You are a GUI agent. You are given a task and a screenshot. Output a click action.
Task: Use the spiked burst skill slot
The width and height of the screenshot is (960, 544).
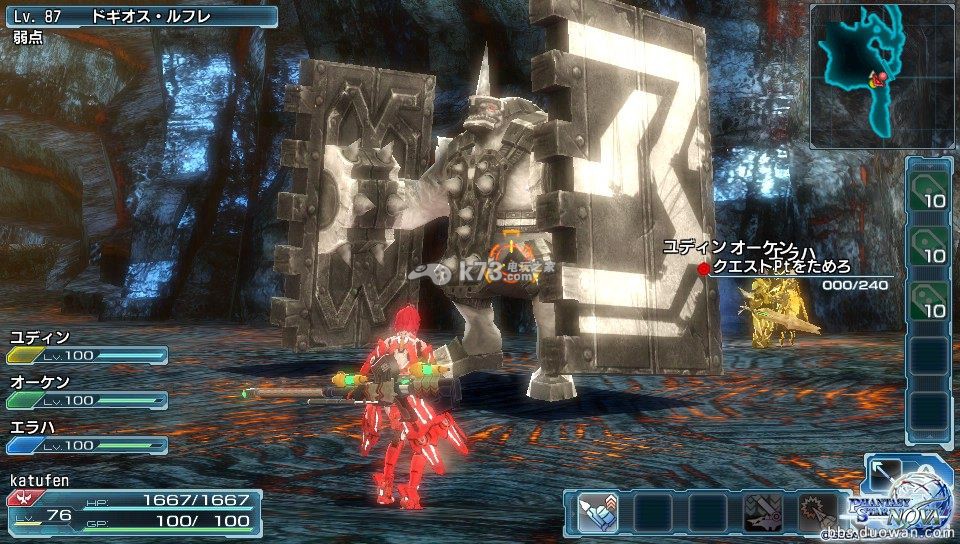(816, 513)
